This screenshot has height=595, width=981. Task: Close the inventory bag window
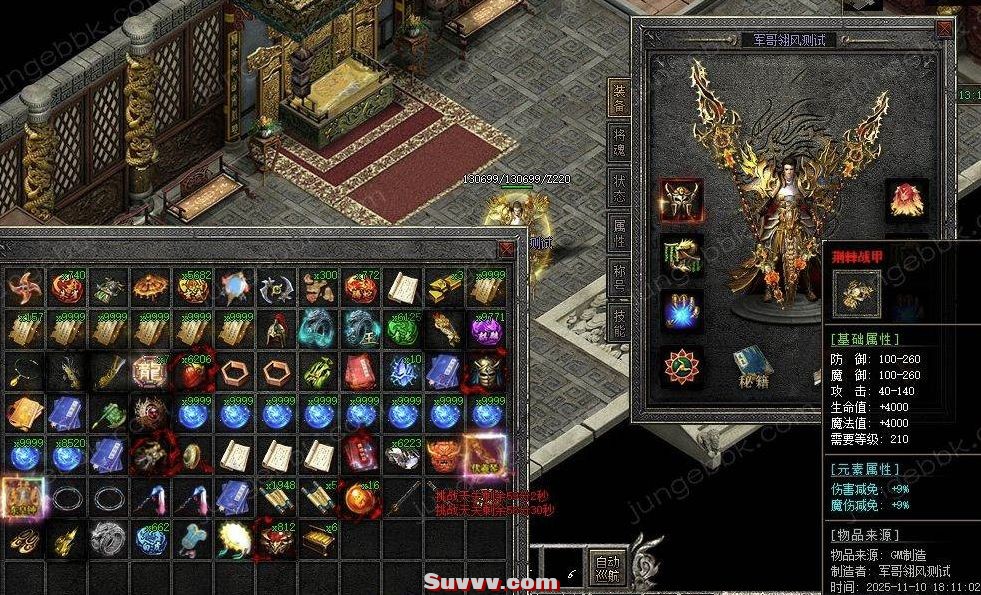(507, 249)
